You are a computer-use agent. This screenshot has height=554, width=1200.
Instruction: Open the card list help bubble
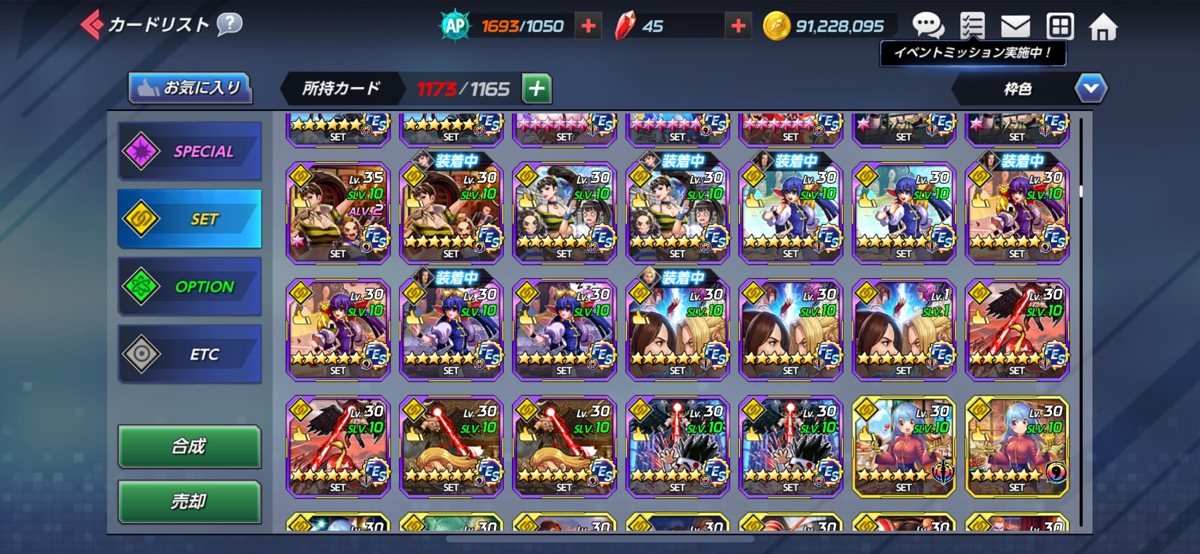coord(229,24)
